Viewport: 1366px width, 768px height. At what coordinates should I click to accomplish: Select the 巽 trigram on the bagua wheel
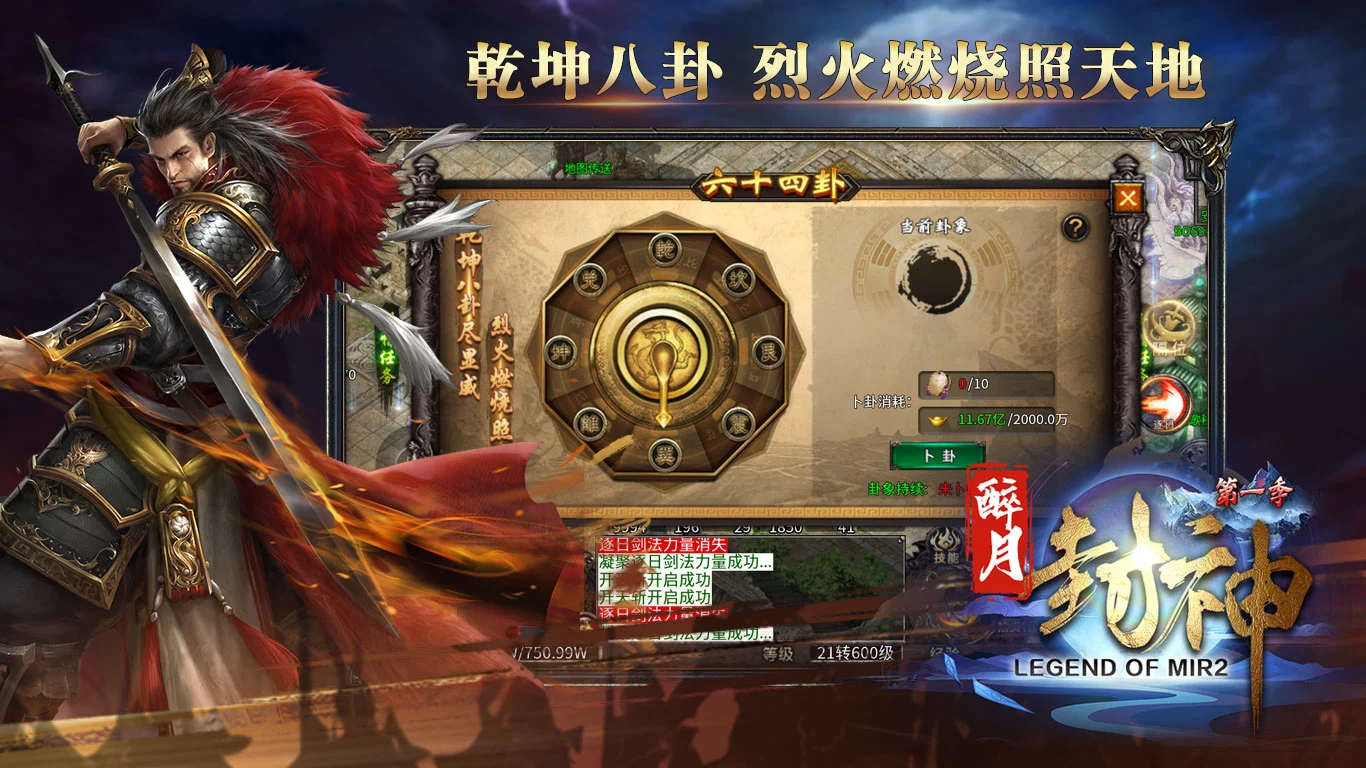point(664,452)
